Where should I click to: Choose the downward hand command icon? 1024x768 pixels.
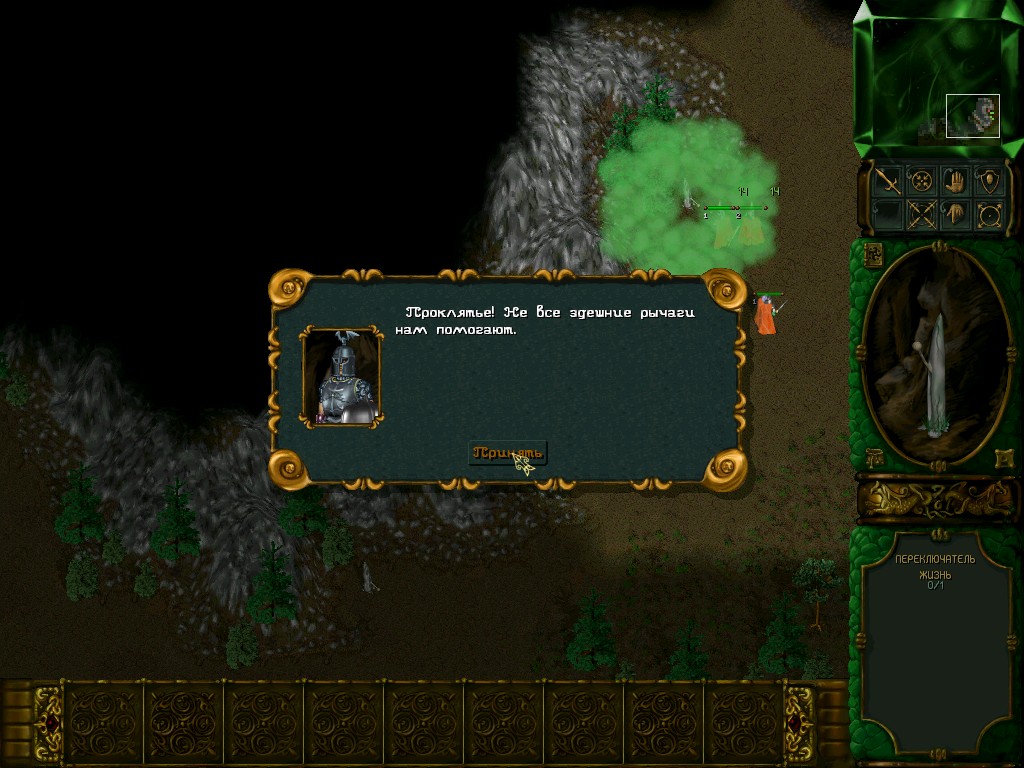[x=955, y=214]
